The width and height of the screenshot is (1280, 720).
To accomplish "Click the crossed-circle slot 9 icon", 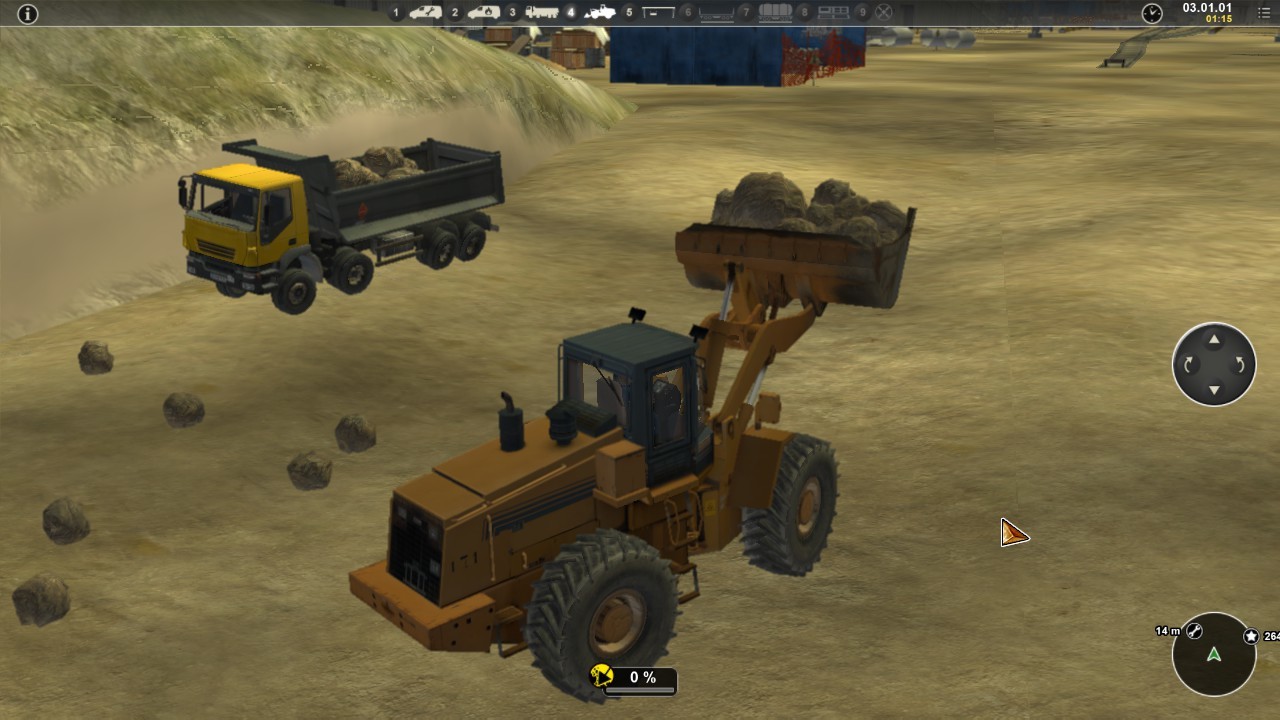I will [883, 13].
